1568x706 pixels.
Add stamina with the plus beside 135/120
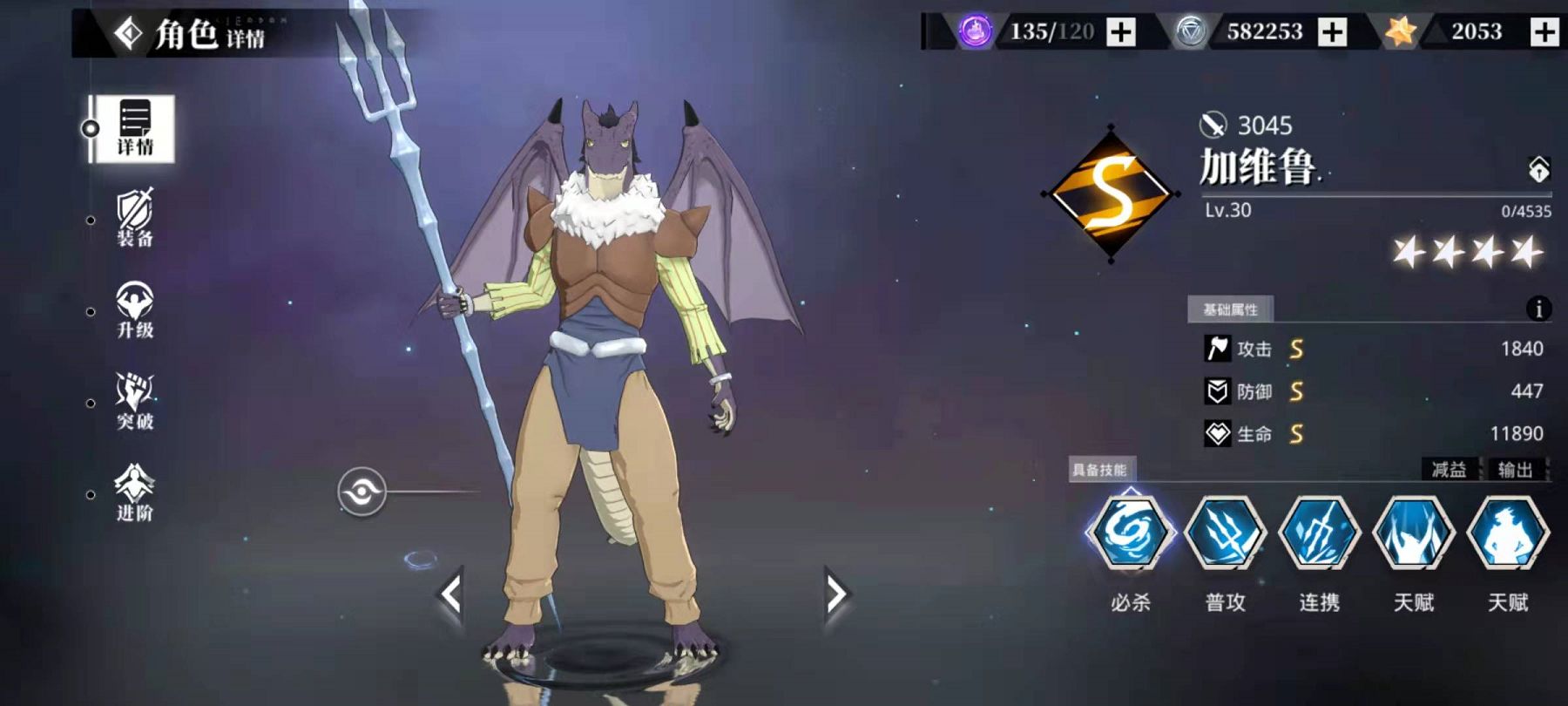click(1121, 32)
